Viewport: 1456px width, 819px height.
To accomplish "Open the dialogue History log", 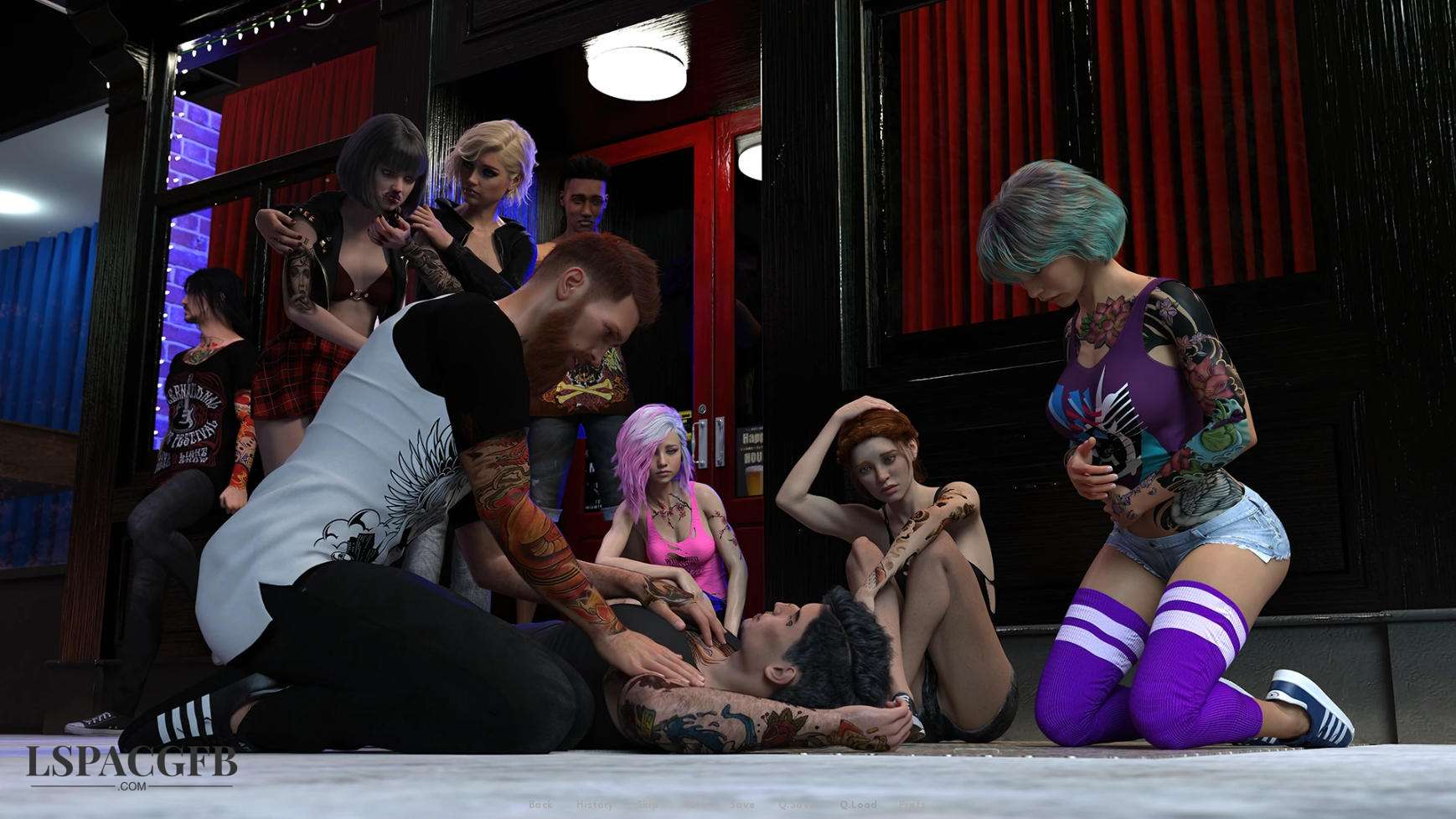I will click(x=594, y=805).
